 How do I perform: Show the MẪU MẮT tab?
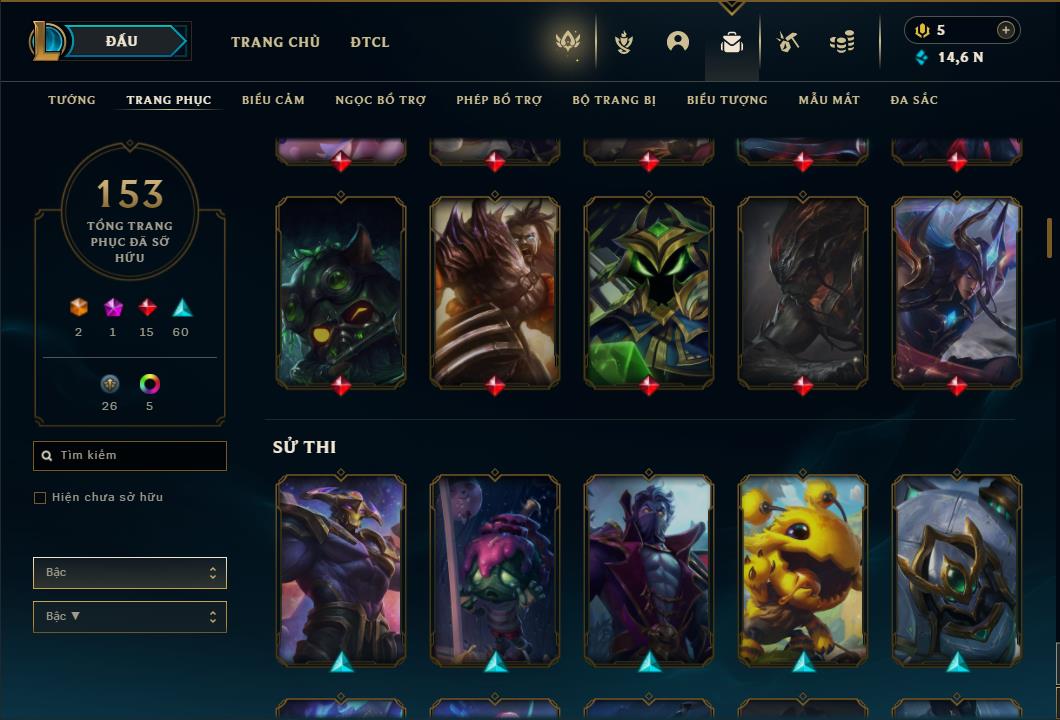829,100
